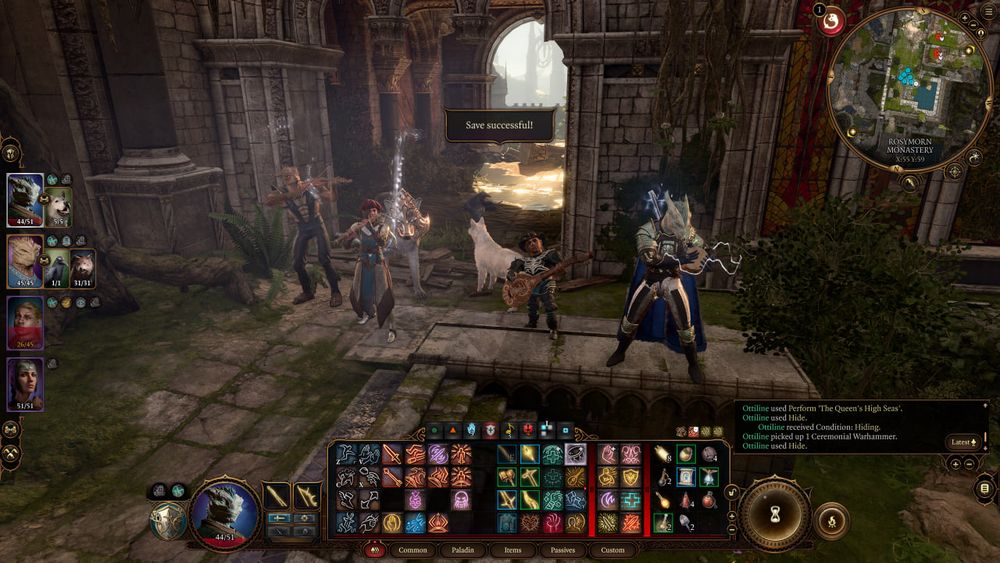Open the red notification icon with badge 1
Viewport: 1000px width, 563px height.
click(x=831, y=21)
